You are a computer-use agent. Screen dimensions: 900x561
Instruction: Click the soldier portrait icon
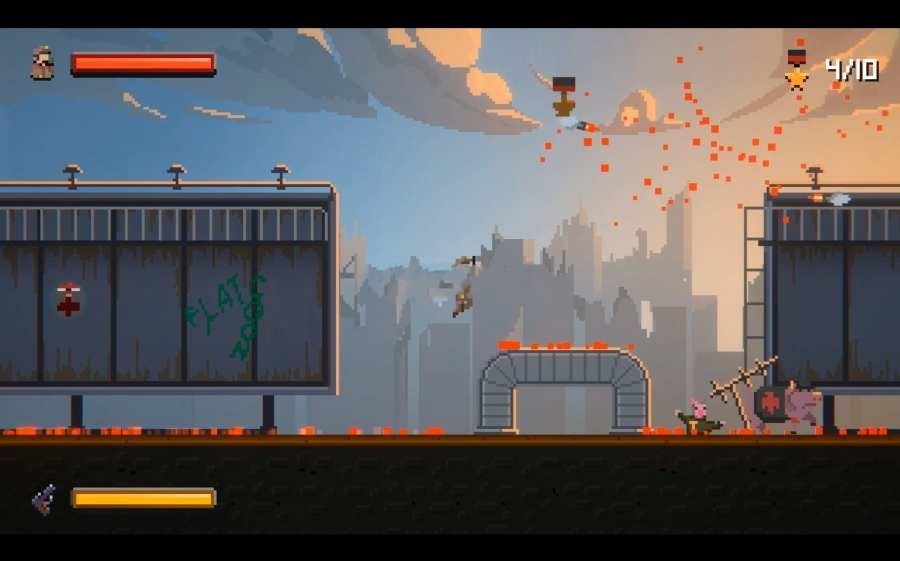pyautogui.click(x=43, y=64)
